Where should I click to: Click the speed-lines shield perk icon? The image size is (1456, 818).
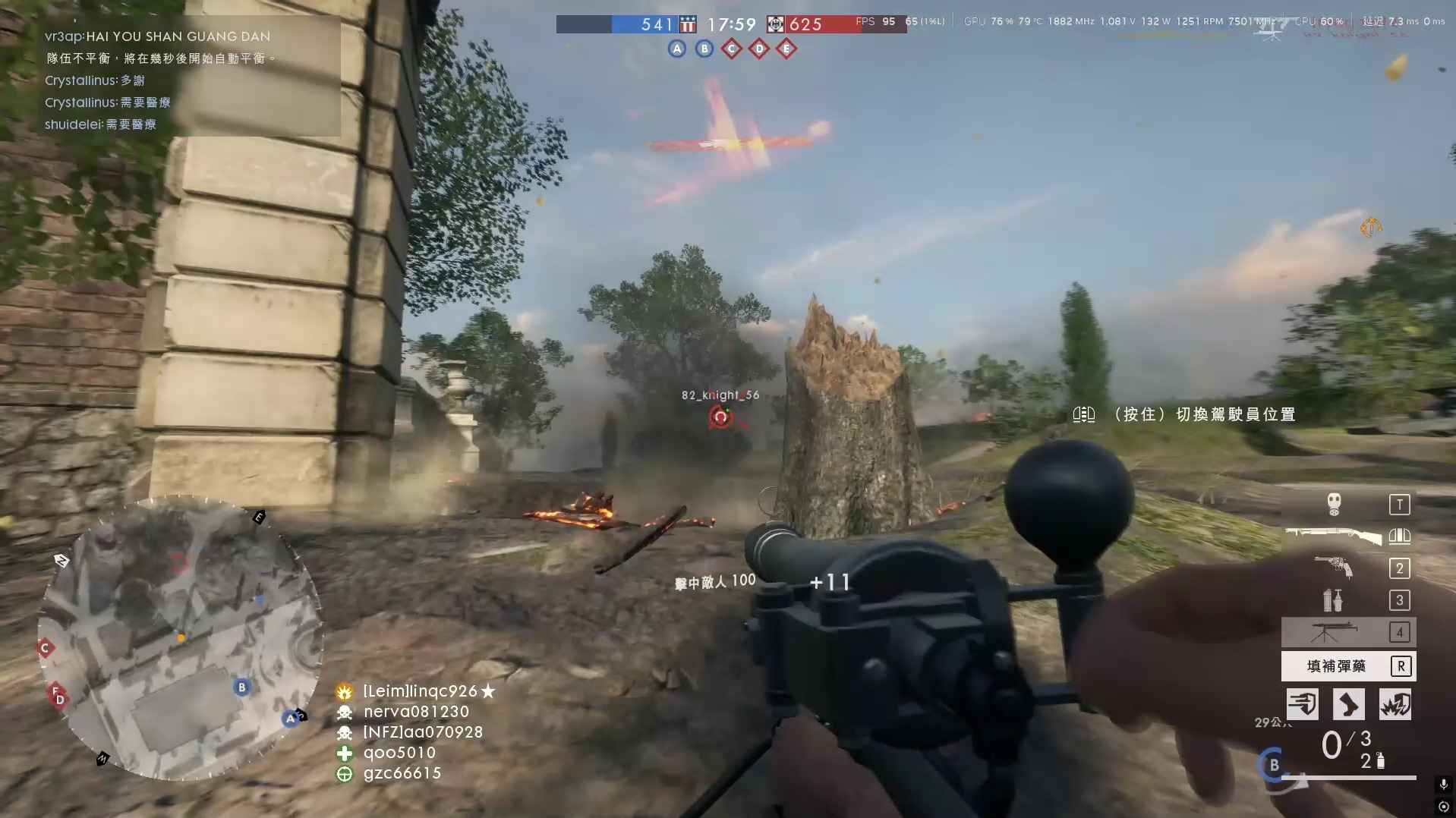pos(1302,704)
